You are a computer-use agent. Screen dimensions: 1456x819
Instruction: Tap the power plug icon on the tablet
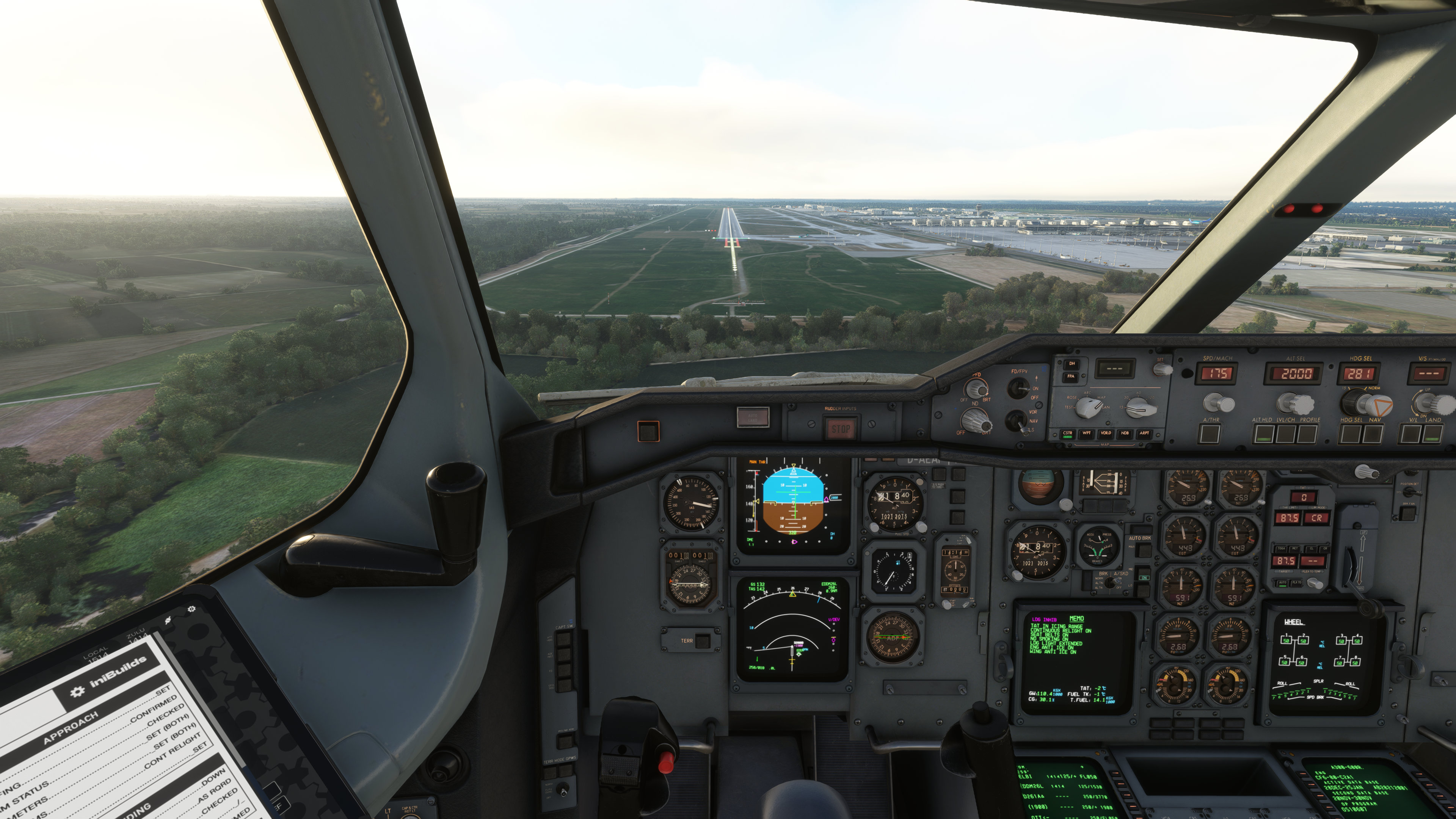pos(168,621)
